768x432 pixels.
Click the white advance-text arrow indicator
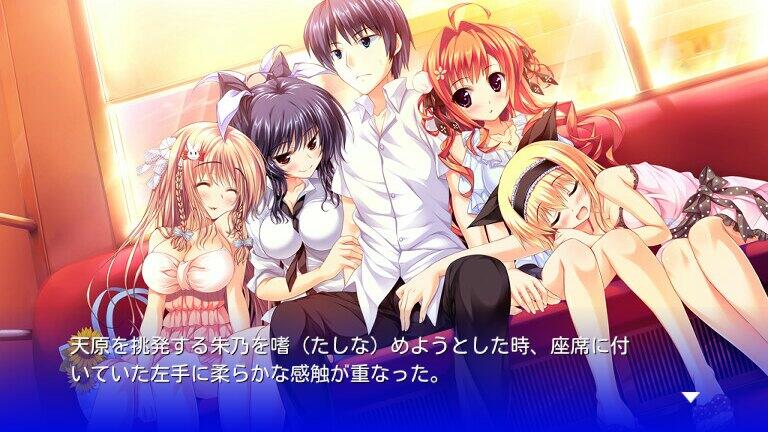690,397
